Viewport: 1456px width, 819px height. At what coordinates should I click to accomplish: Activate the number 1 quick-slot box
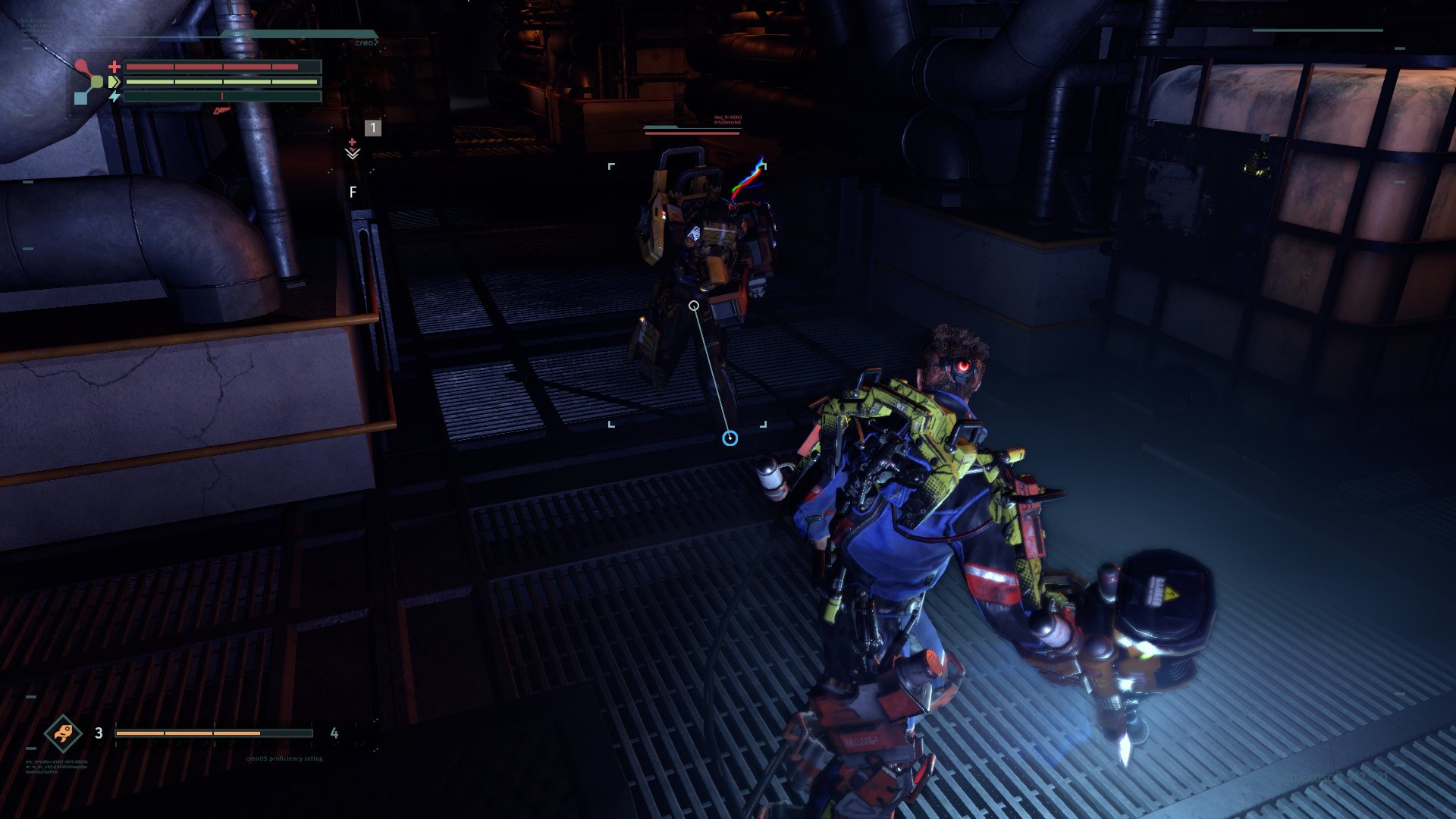373,127
